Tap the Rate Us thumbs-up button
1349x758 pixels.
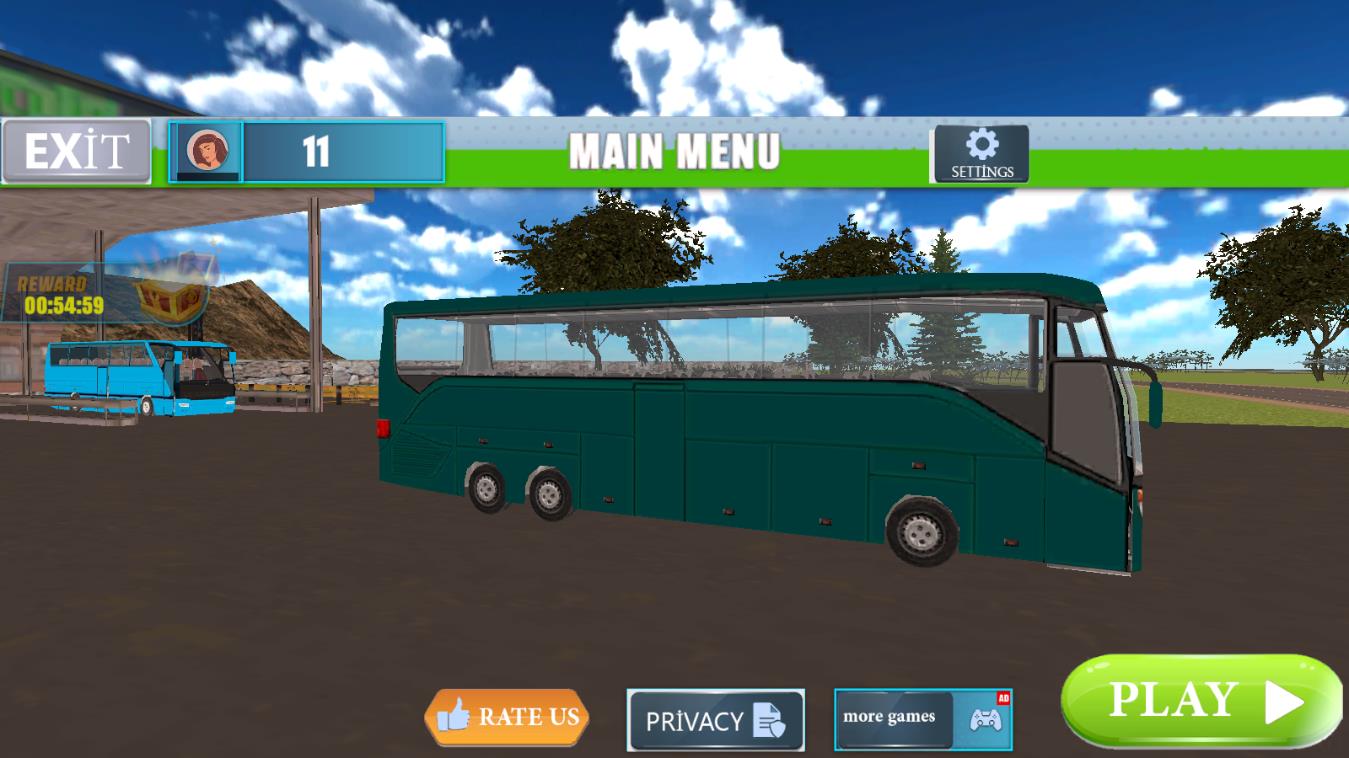tap(507, 717)
